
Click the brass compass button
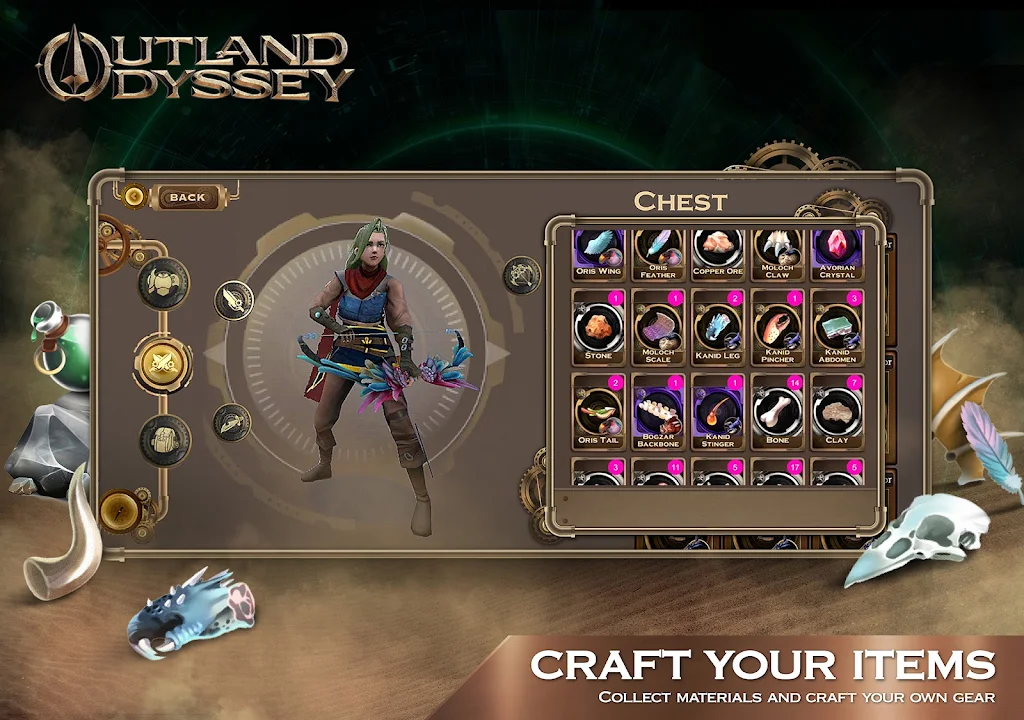point(119,510)
